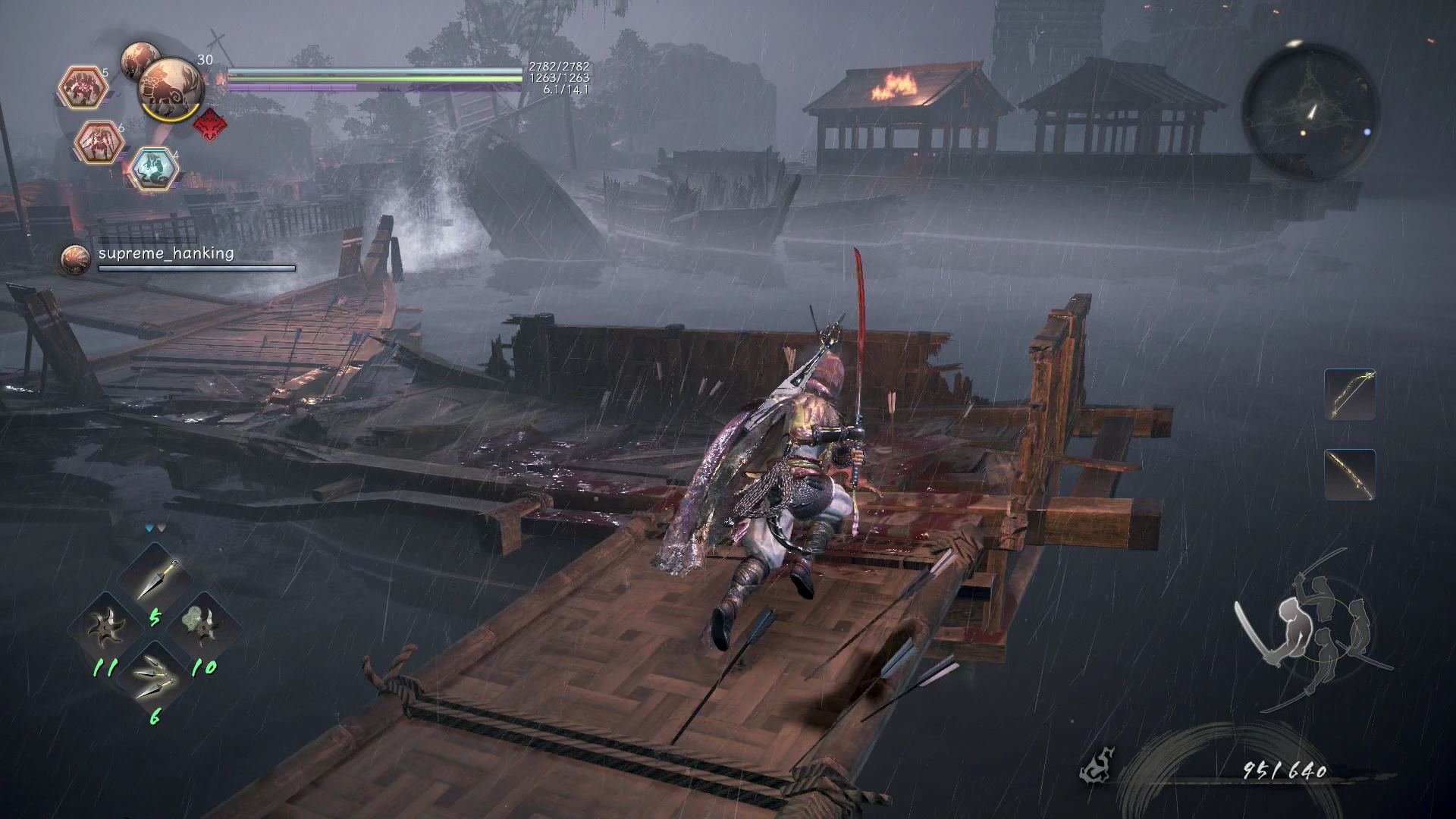Toggle the grey stance indicator diamond
Image resolution: width=1456 pixels, height=819 pixels.
[x=162, y=528]
